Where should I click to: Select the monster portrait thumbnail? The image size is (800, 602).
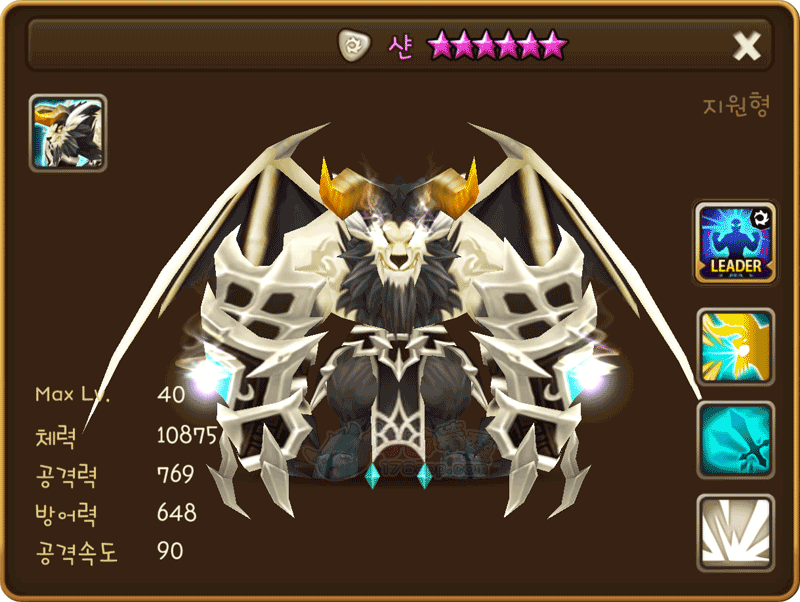click(68, 133)
